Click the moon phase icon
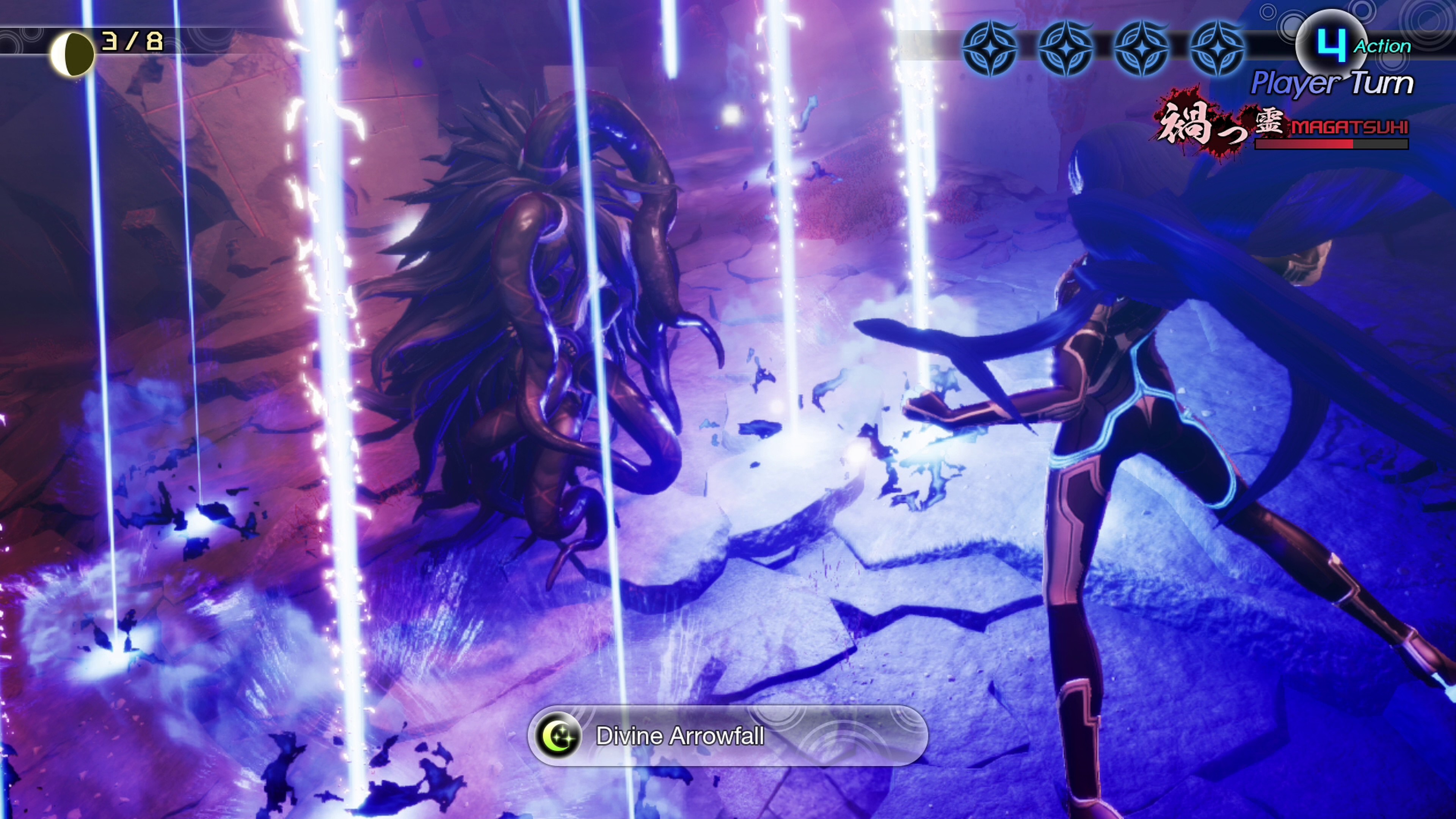 pos(72,54)
